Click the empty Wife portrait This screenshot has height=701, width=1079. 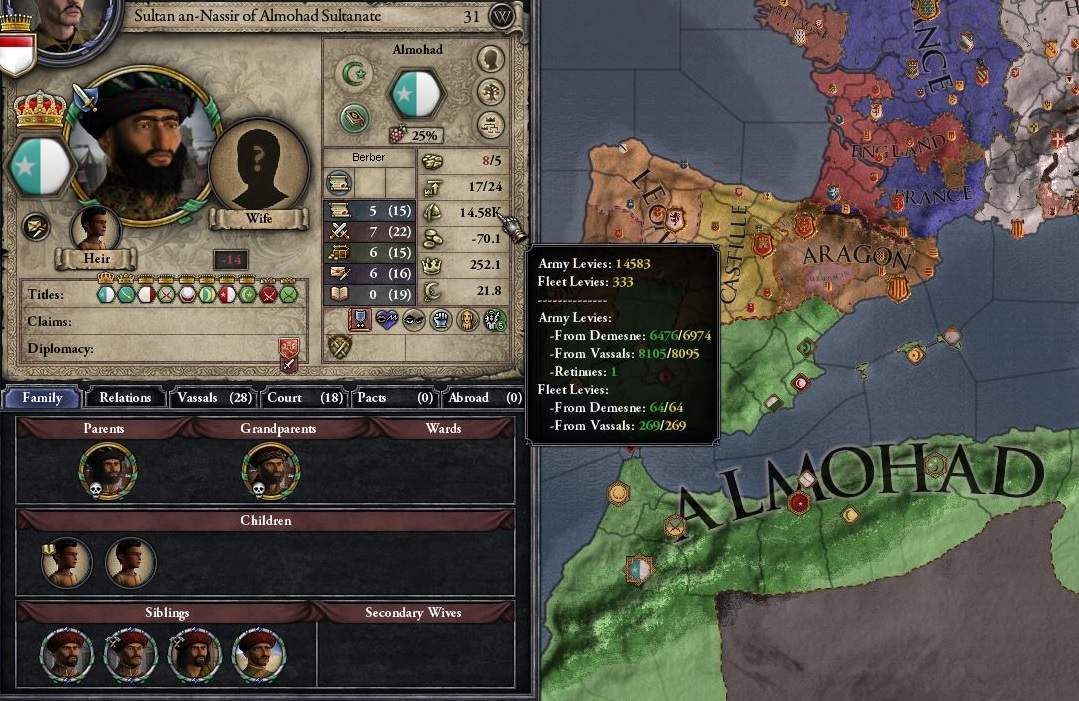[258, 166]
